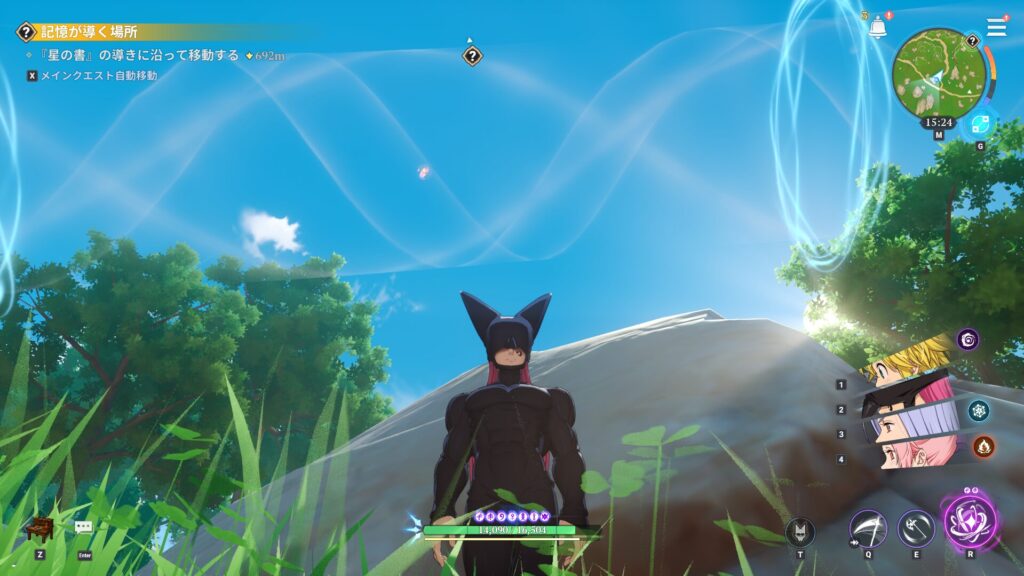Switch to the blonde party character

[x=905, y=362]
